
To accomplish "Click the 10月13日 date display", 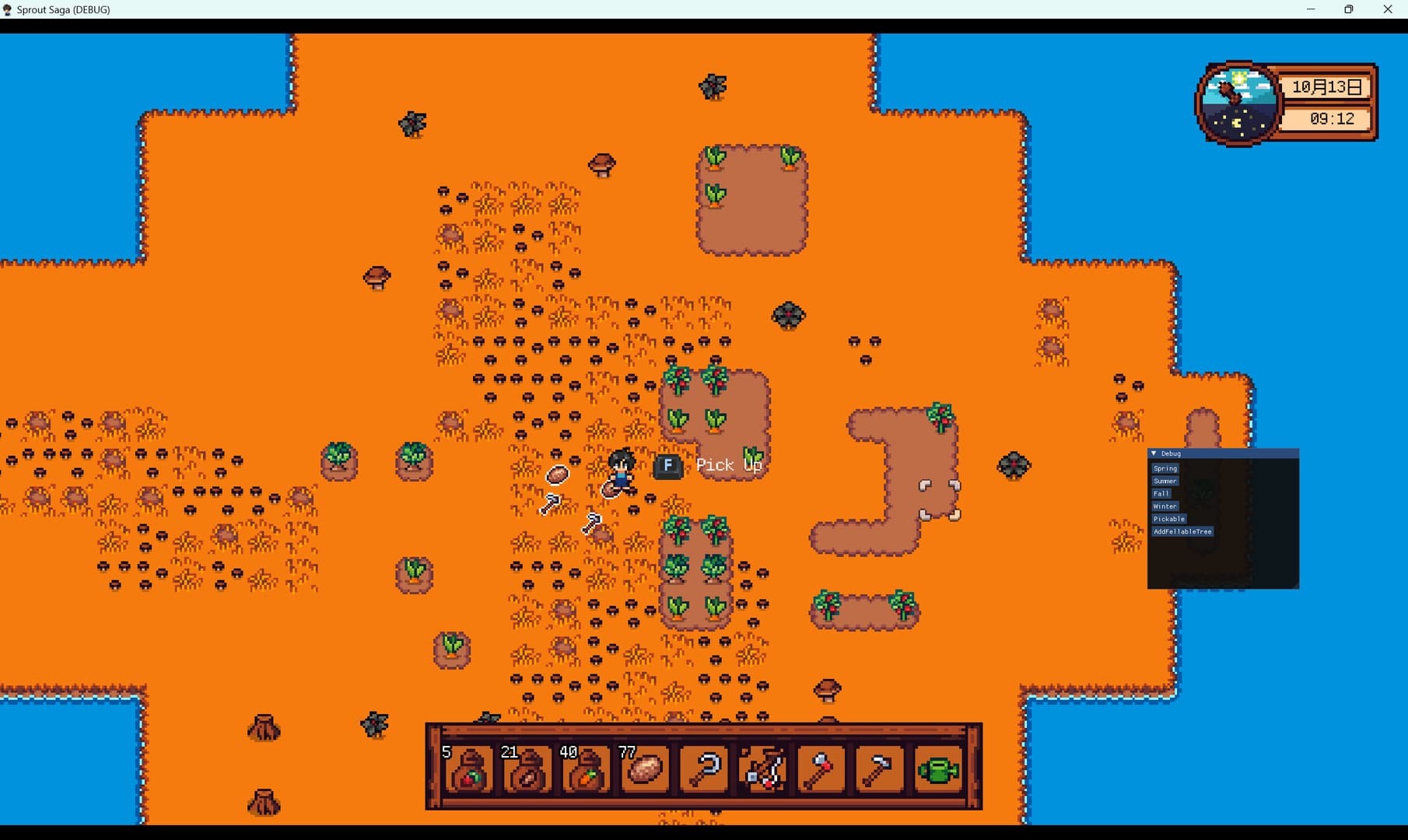I will tap(1327, 87).
